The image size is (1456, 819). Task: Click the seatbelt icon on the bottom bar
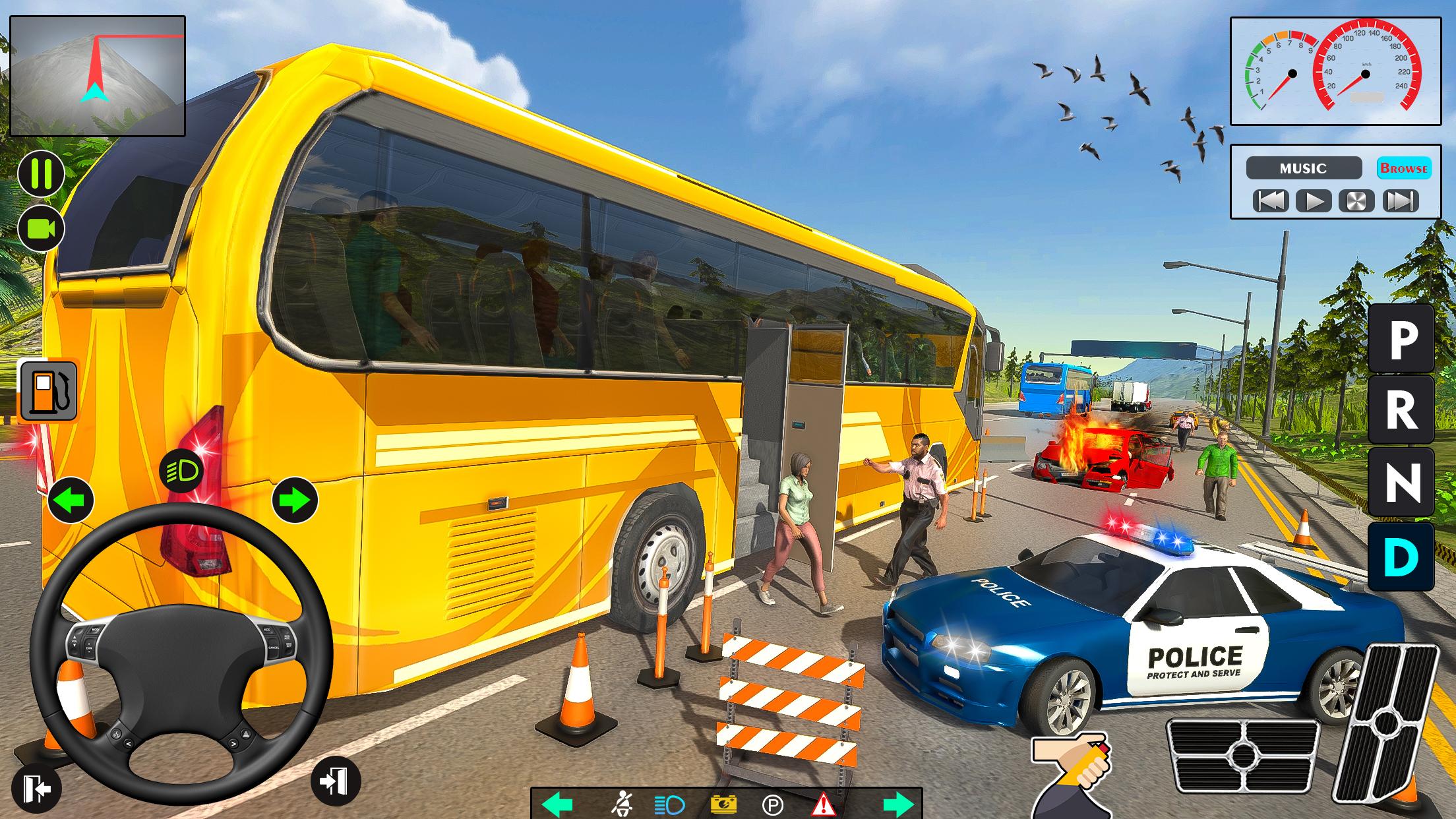623,803
